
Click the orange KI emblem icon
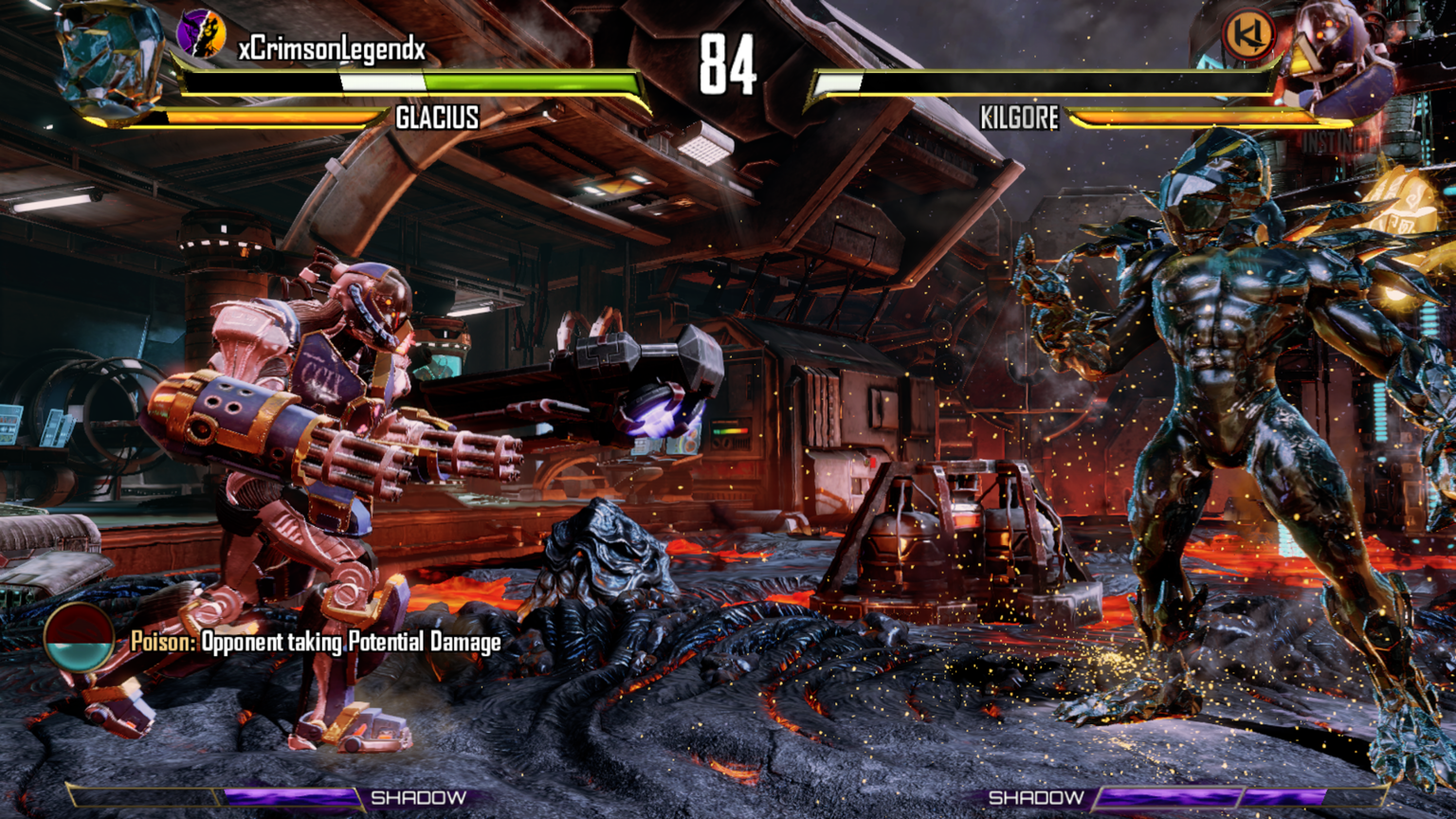(x=1248, y=36)
